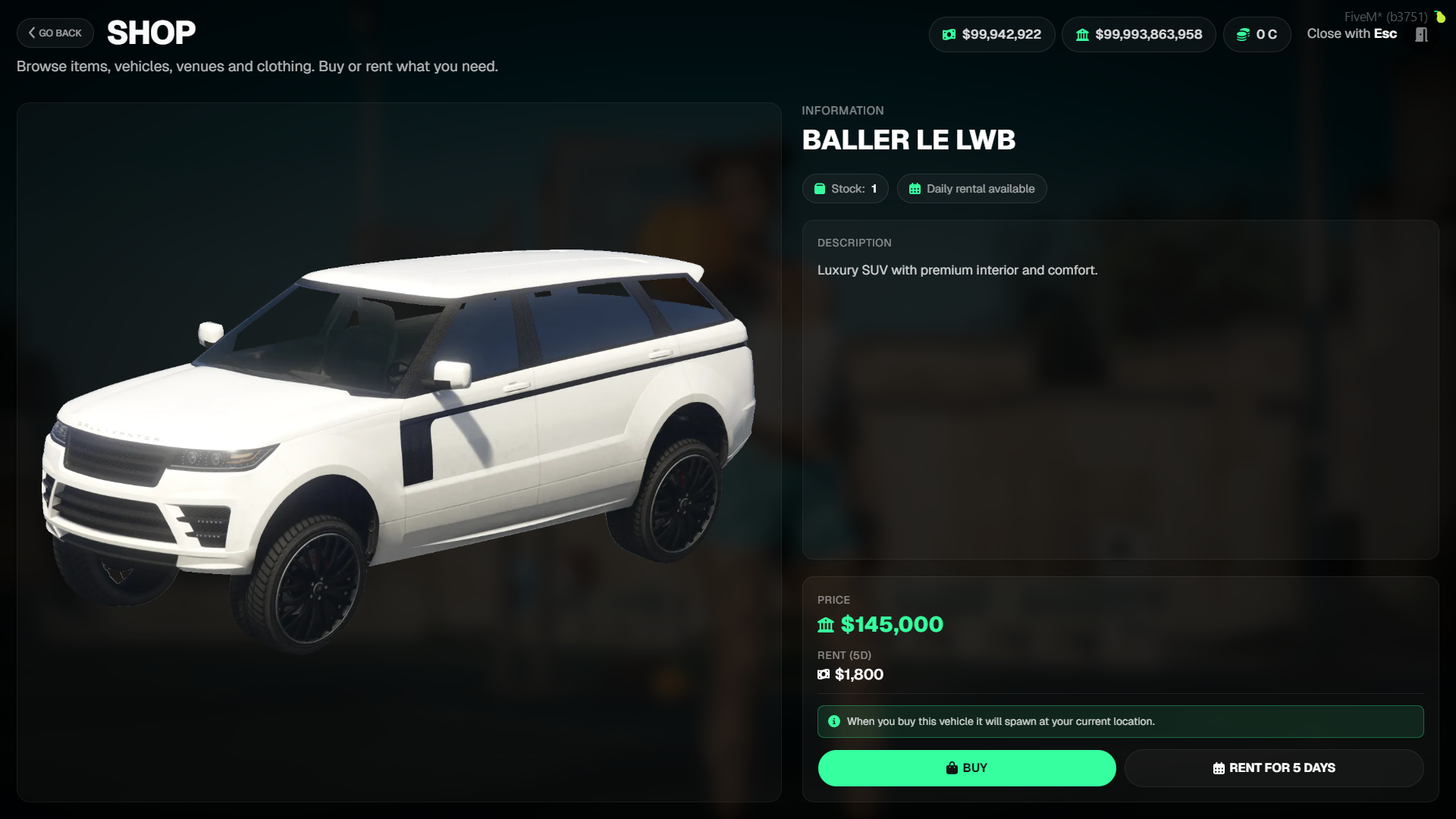
Task: Buy the Baller LE LWB
Action: 966,767
